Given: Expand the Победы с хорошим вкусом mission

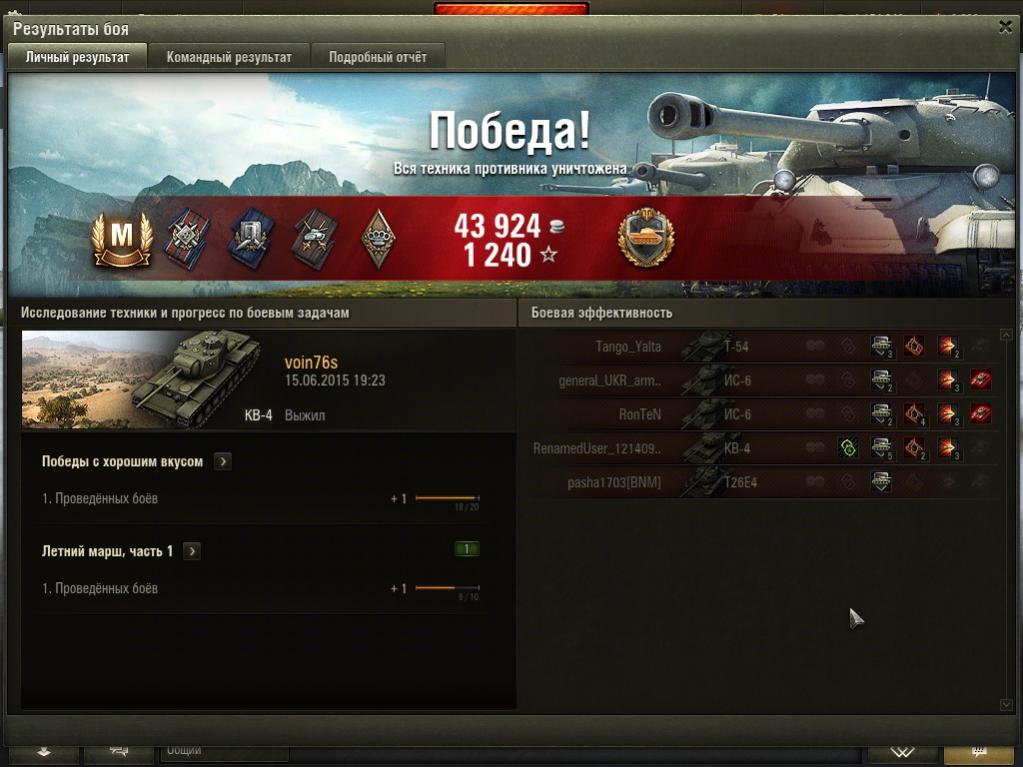Looking at the screenshot, I should click(223, 462).
